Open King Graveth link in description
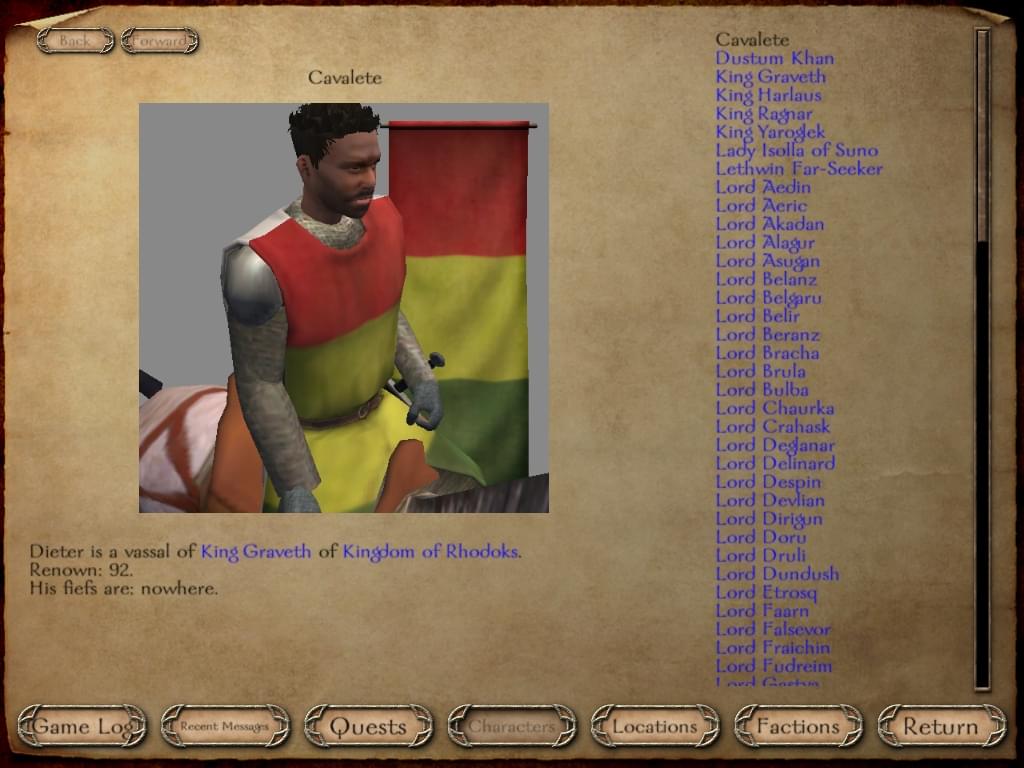 click(256, 552)
